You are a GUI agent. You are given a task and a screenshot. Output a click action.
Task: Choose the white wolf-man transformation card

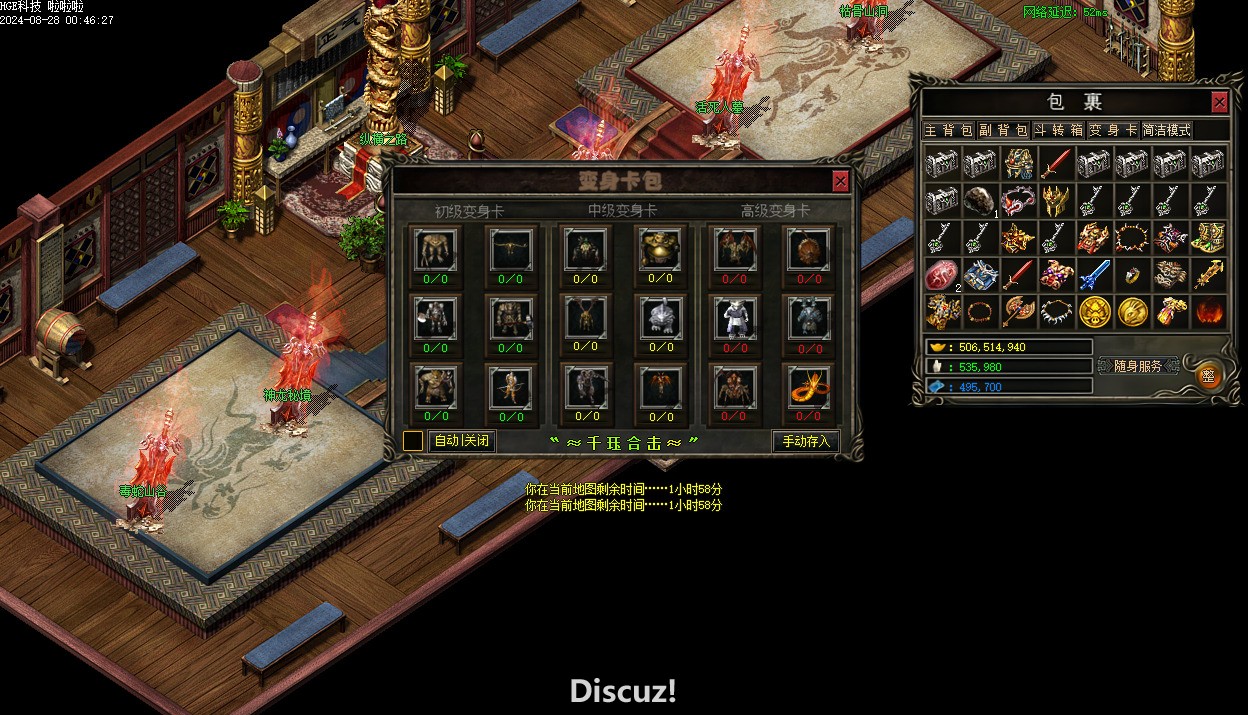click(x=735, y=319)
